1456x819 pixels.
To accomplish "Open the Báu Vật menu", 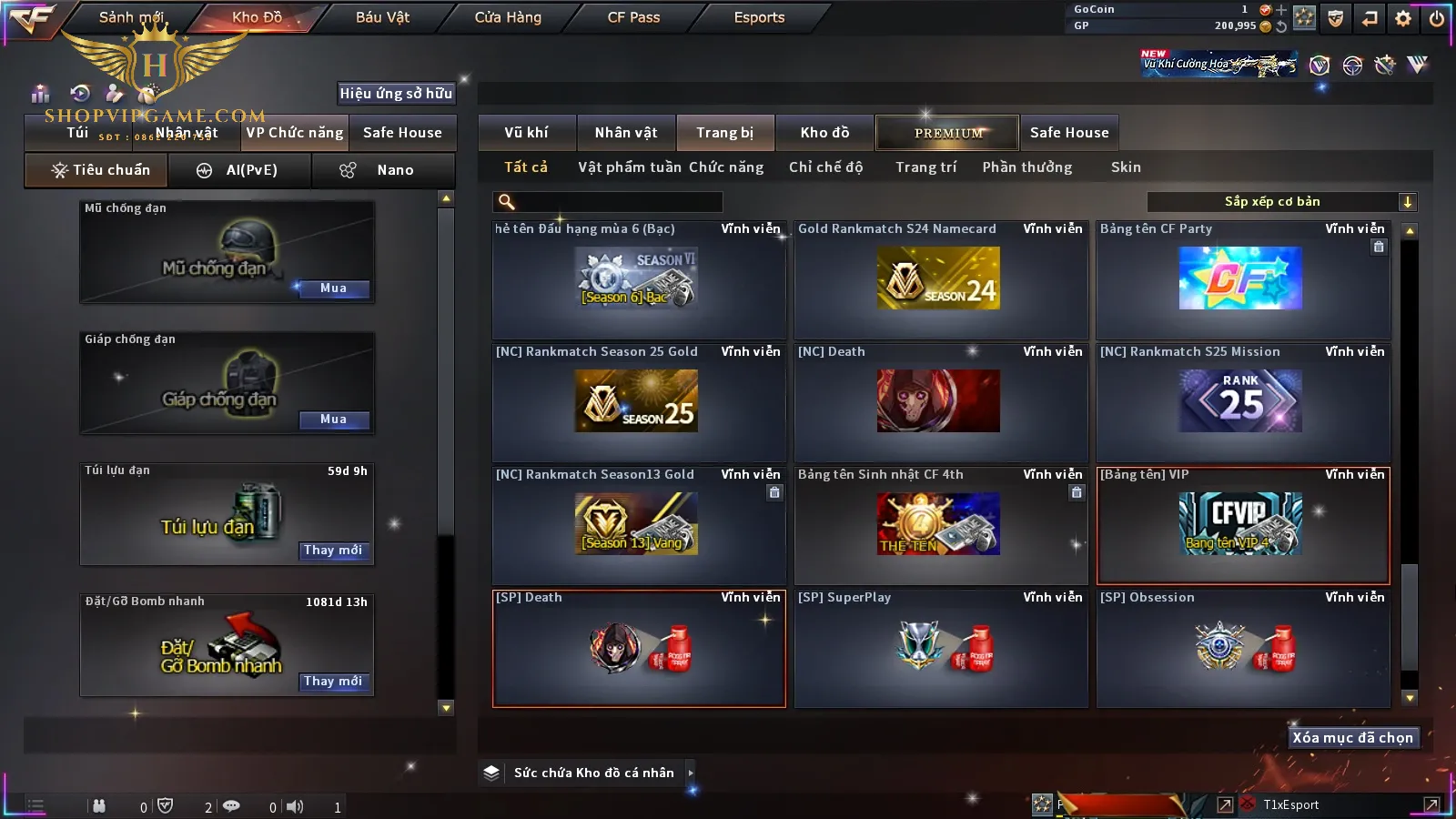I will tap(382, 17).
